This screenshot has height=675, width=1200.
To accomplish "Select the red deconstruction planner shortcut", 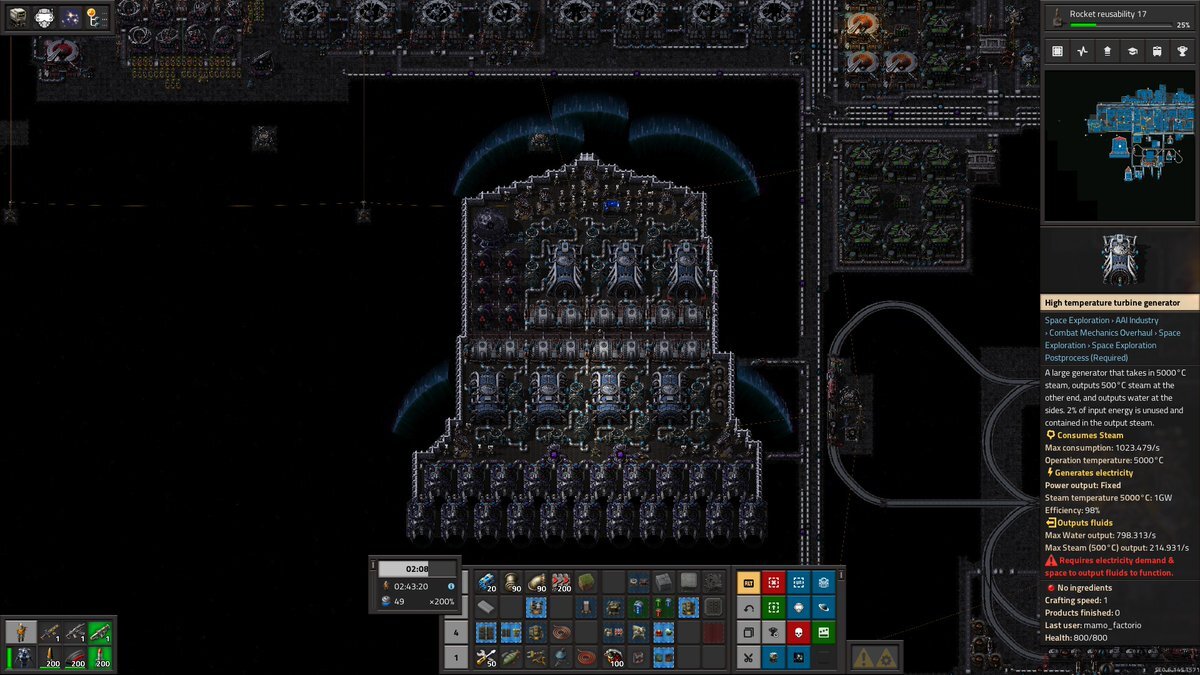I will 773,582.
